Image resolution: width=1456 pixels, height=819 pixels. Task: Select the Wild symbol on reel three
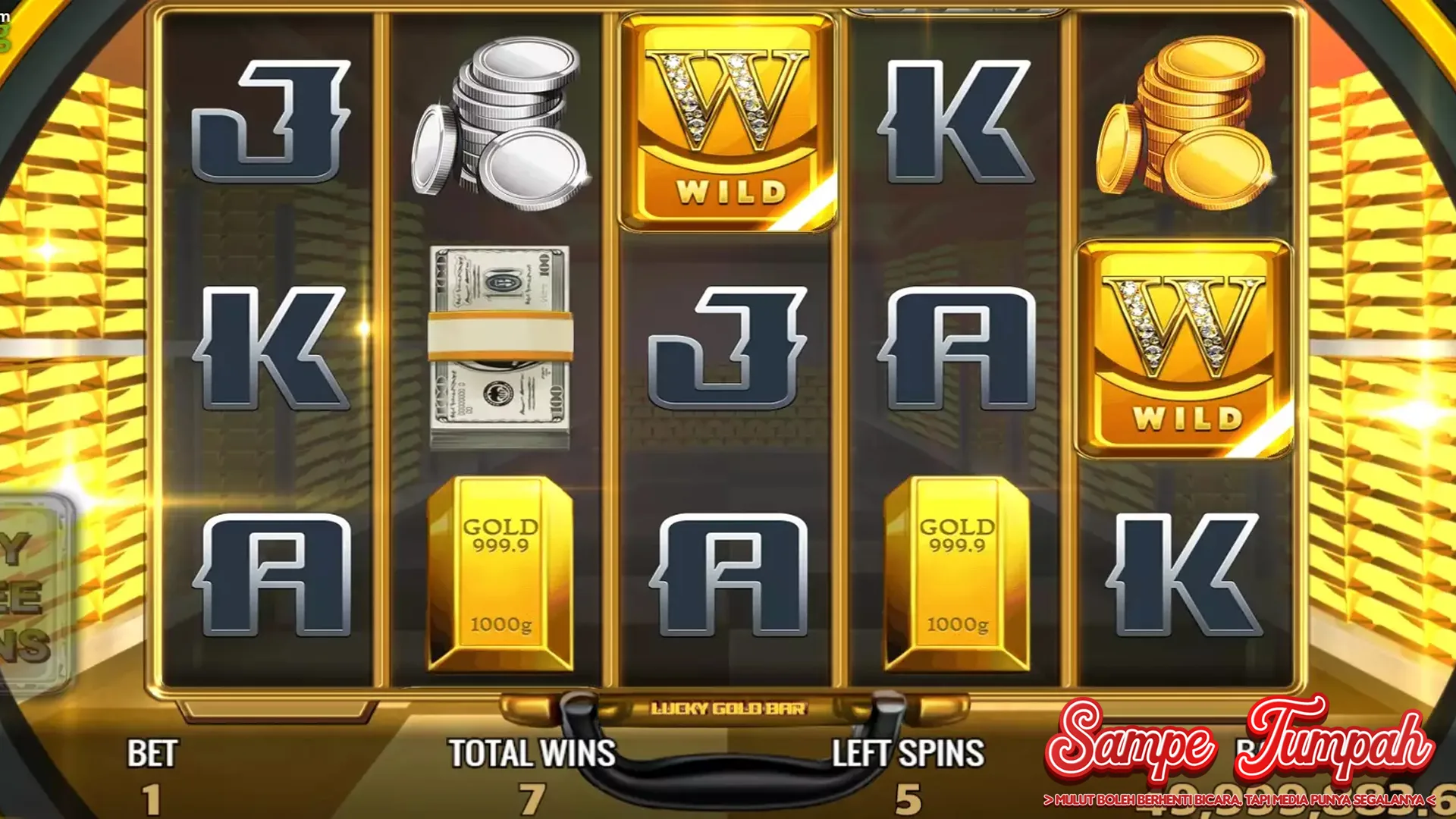coord(730,121)
